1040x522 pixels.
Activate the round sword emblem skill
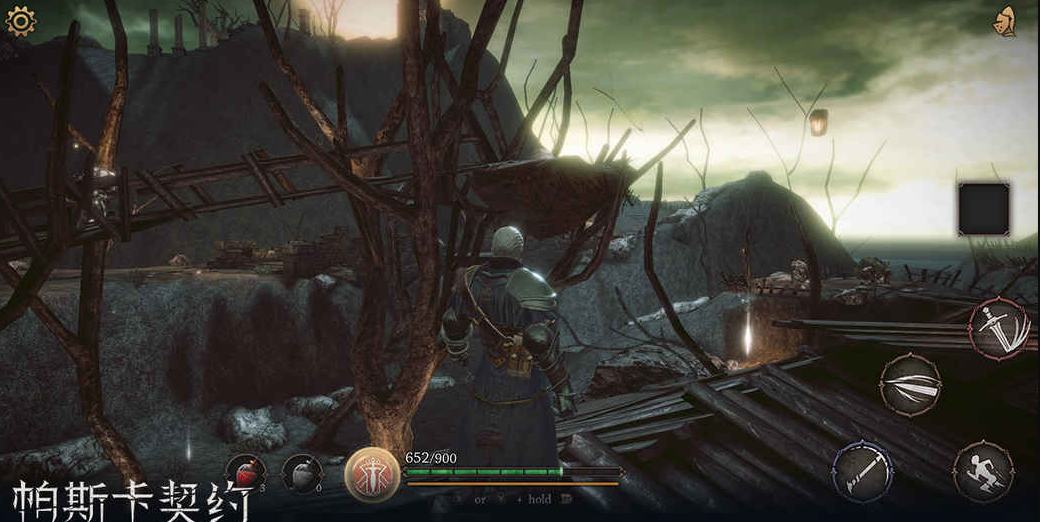pos(371,474)
